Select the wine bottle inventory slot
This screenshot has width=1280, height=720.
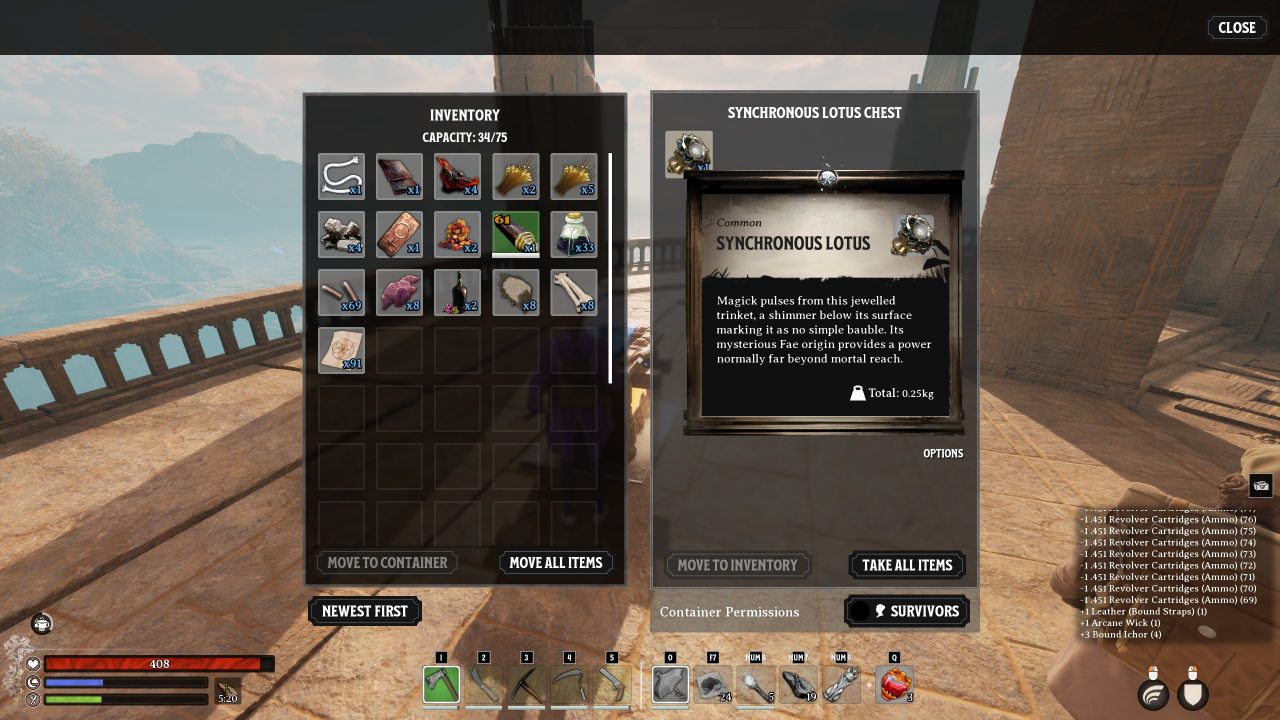pos(458,293)
